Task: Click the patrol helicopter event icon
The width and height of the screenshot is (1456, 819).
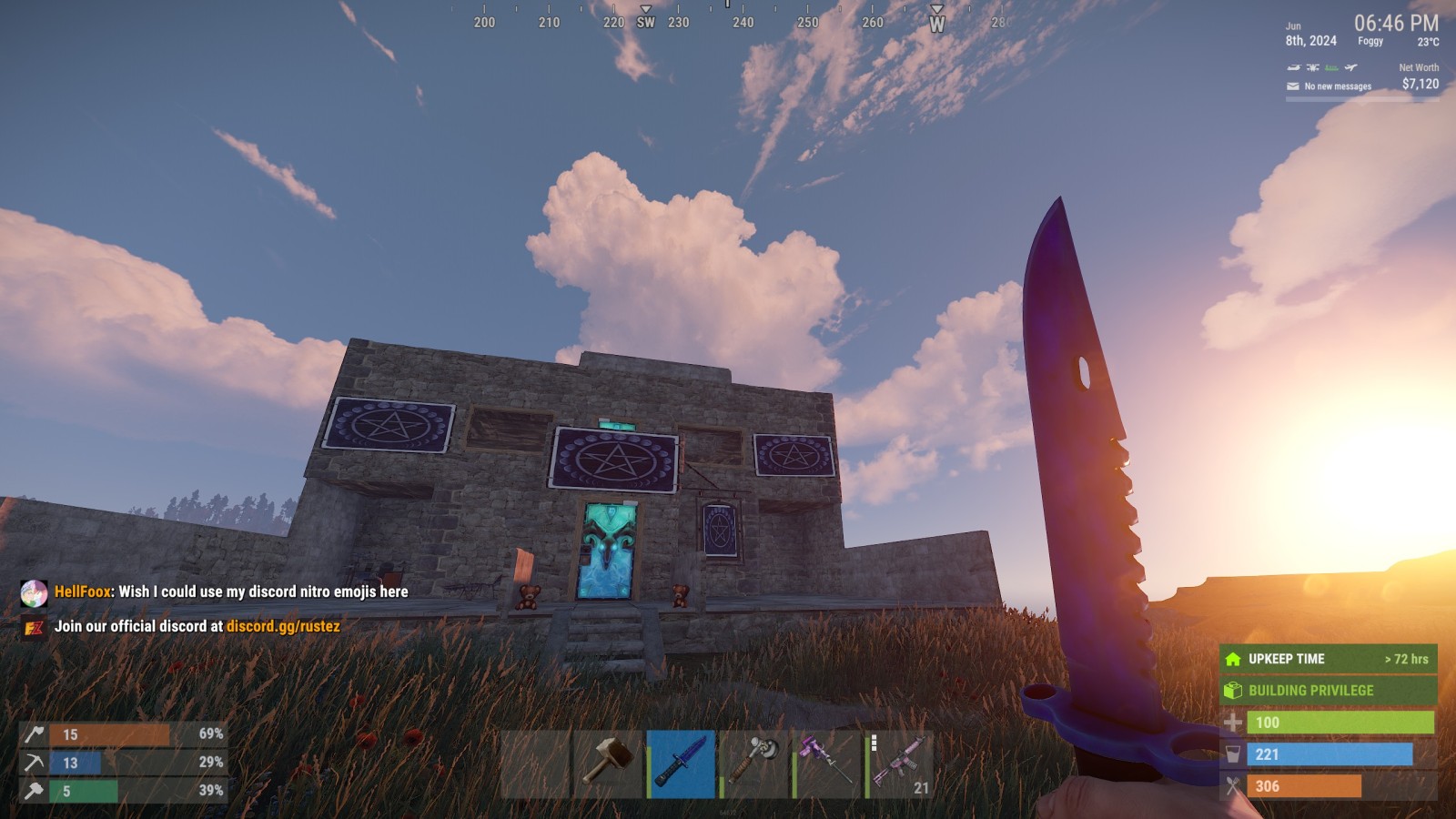Action: click(1312, 67)
